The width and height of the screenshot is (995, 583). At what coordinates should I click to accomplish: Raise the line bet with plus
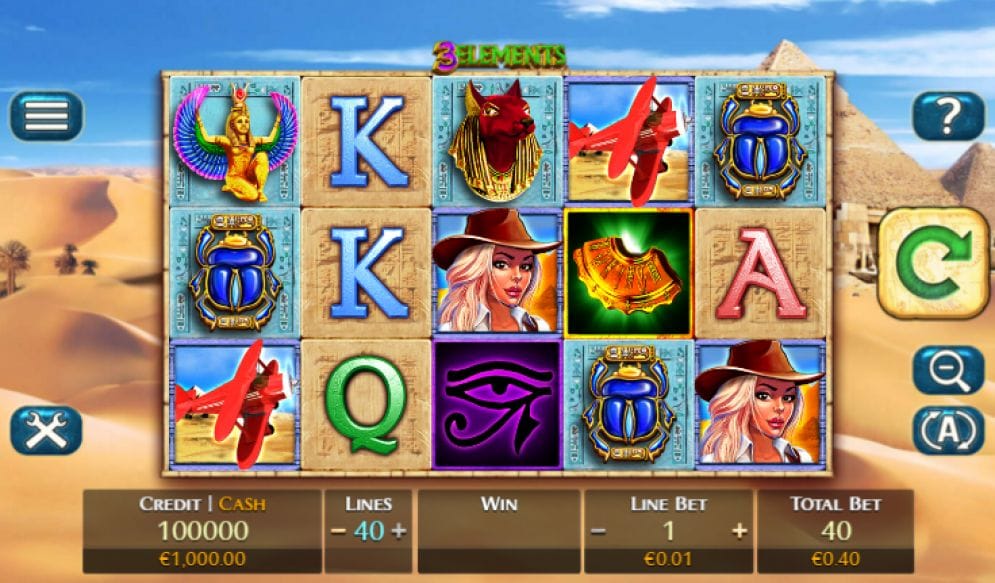(x=739, y=531)
